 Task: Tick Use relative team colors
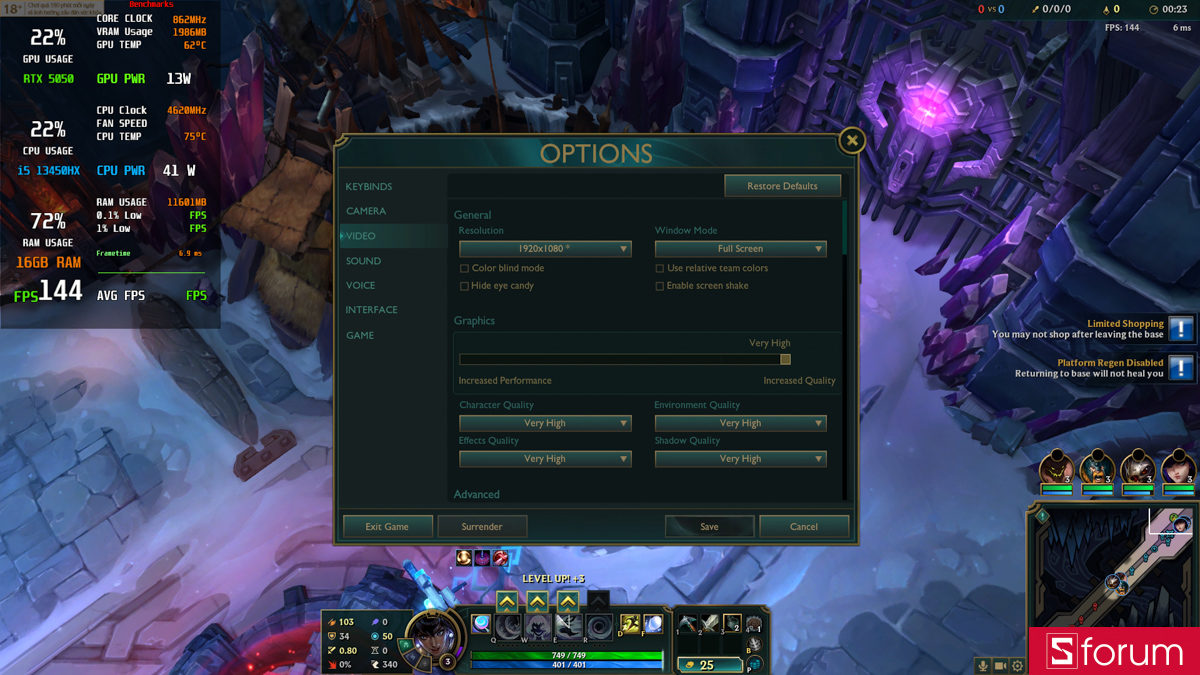click(x=660, y=269)
